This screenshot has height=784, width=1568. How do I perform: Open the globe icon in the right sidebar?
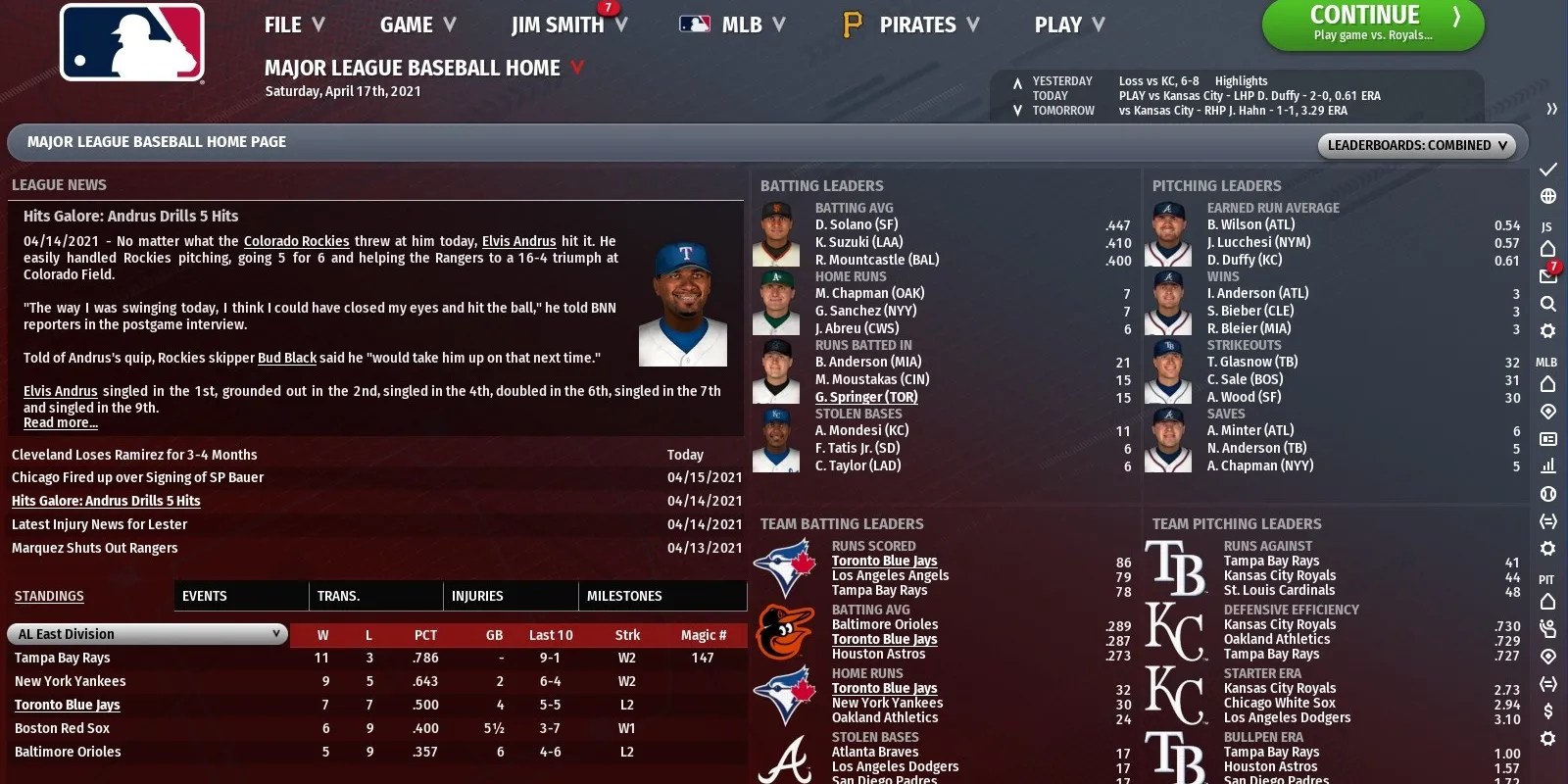1549,194
